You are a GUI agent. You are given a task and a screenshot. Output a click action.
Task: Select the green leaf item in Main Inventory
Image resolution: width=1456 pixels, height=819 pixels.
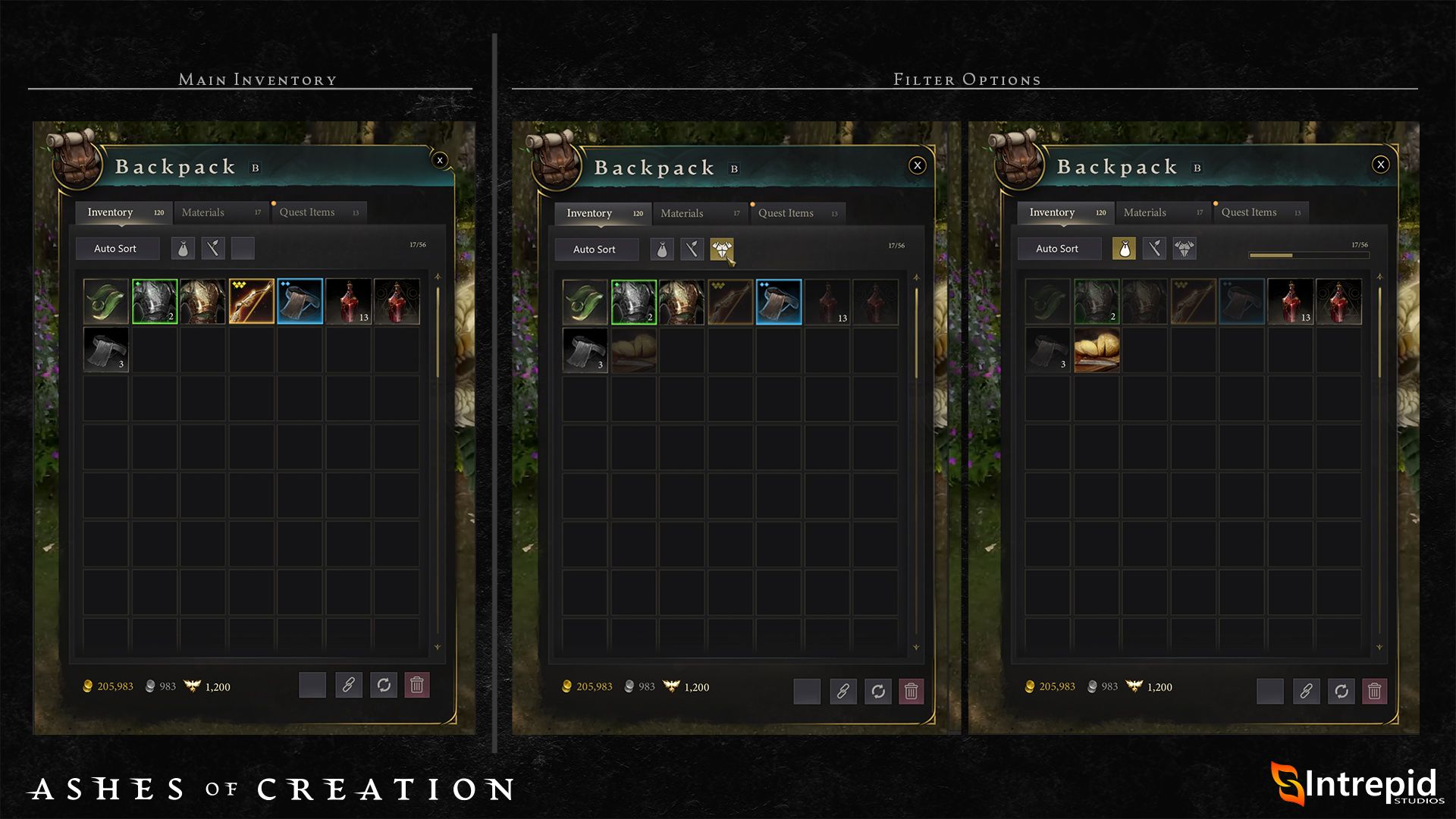105,302
